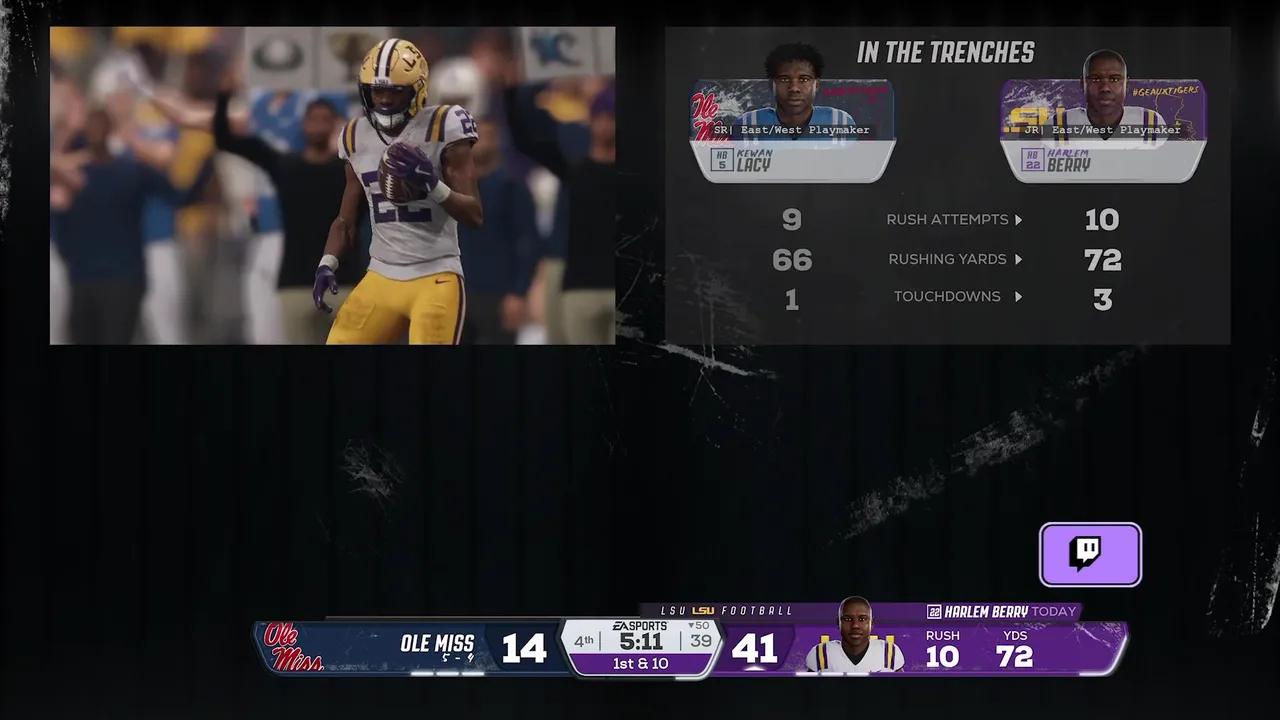Expand the RUSH ATTEMPTS stat arrow
Screen dimensions: 1280x720
pos(1020,219)
